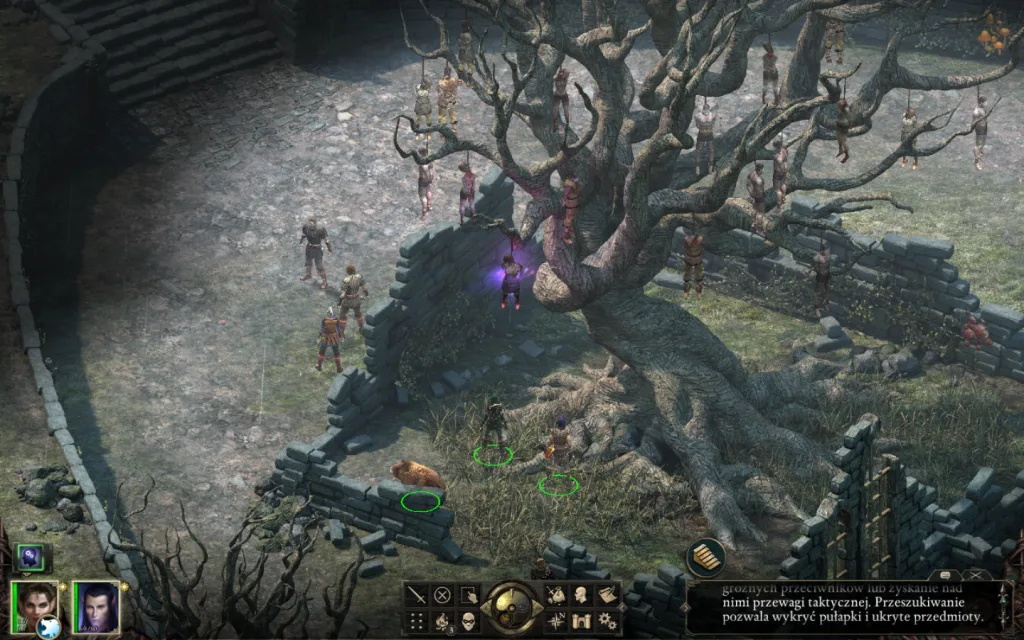Toggle the head-with-gears ability icon

(29, 558)
